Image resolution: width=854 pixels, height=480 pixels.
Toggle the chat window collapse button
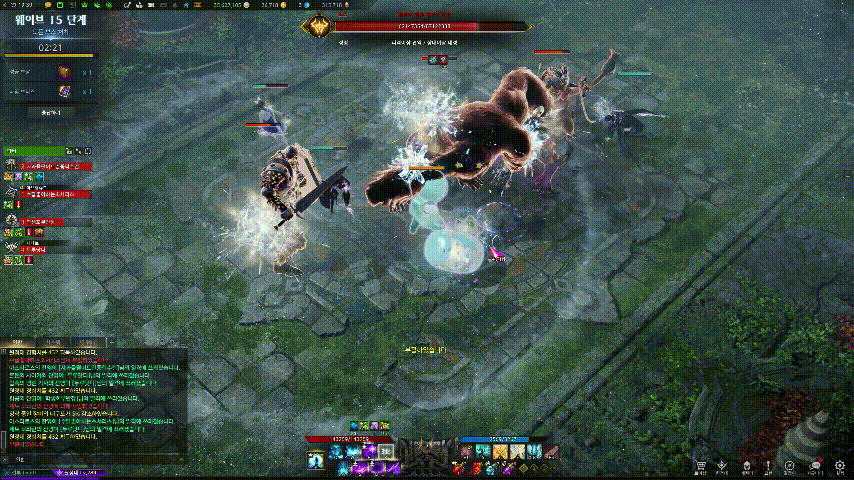pos(5,351)
